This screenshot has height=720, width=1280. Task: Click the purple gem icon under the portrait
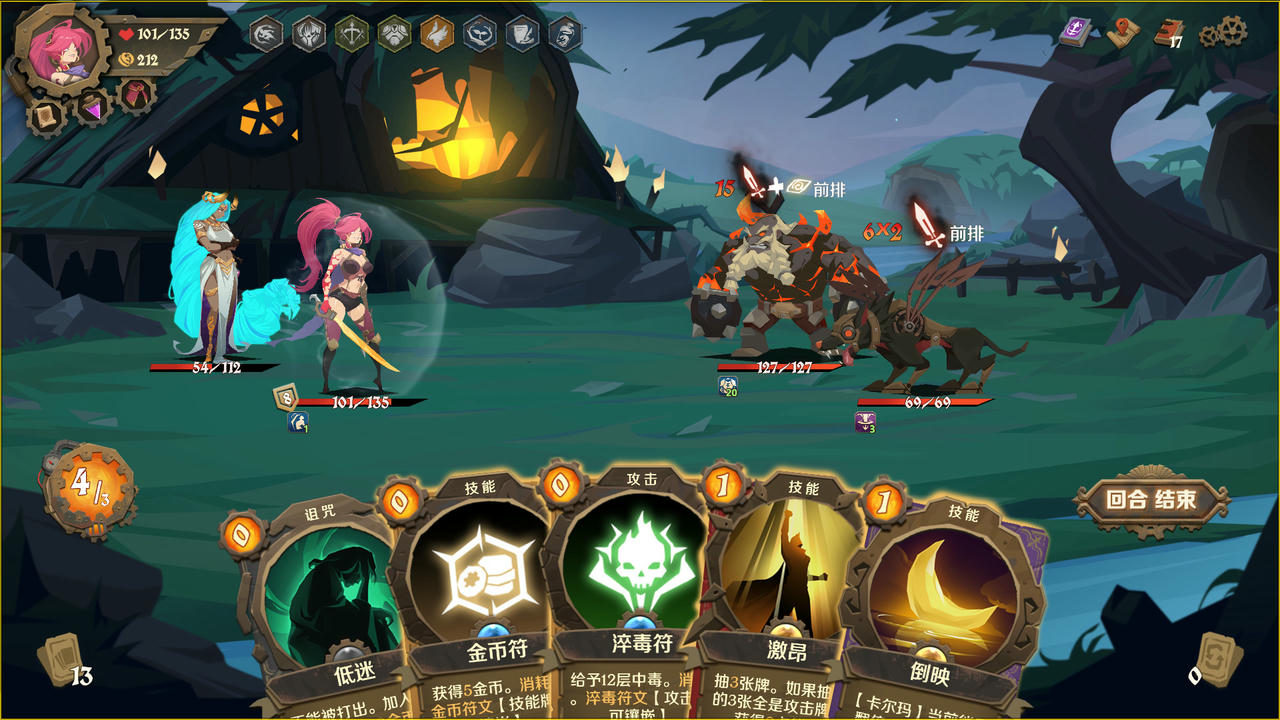pyautogui.click(x=93, y=110)
